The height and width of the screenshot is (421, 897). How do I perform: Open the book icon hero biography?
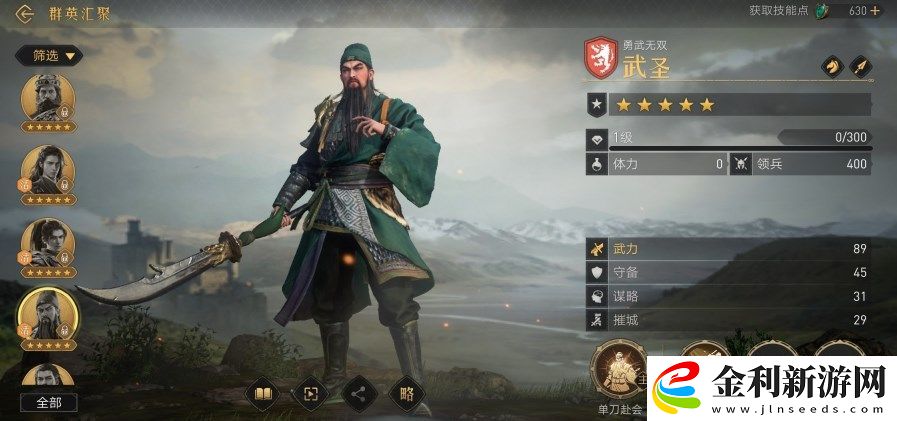[x=262, y=394]
